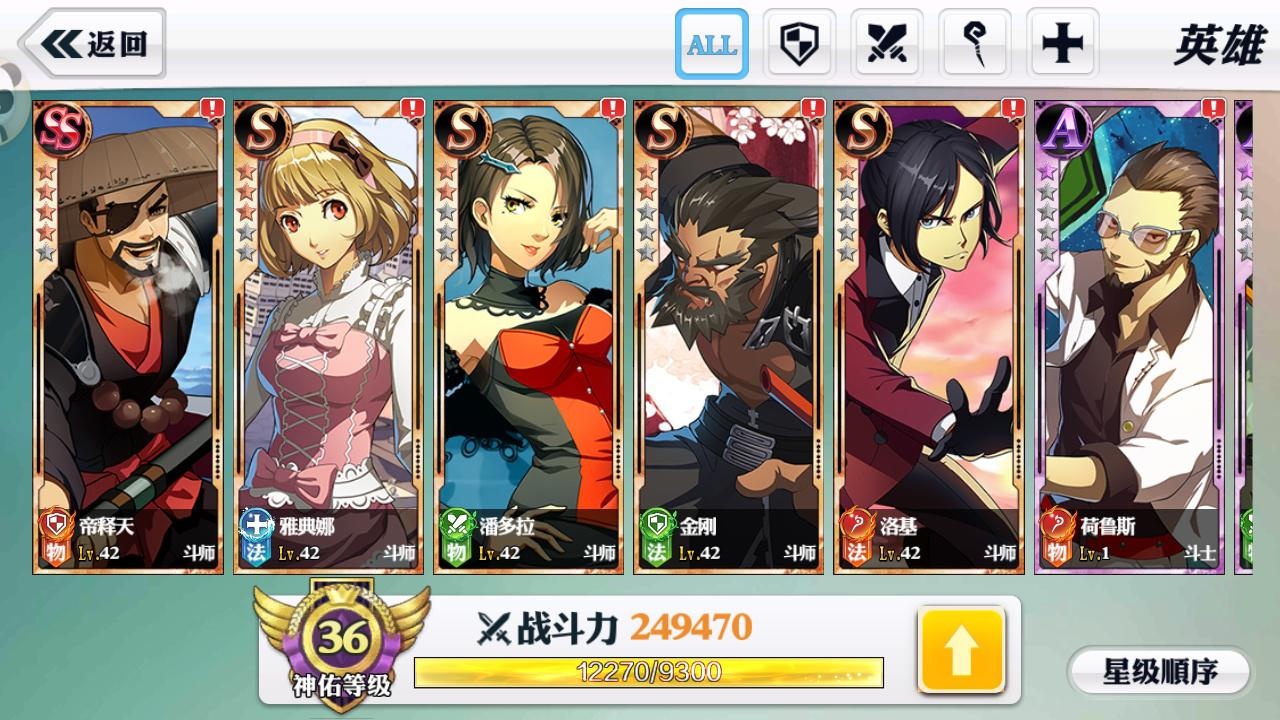Open the 荷鲁斯 A-rank hero card

tap(1128, 336)
